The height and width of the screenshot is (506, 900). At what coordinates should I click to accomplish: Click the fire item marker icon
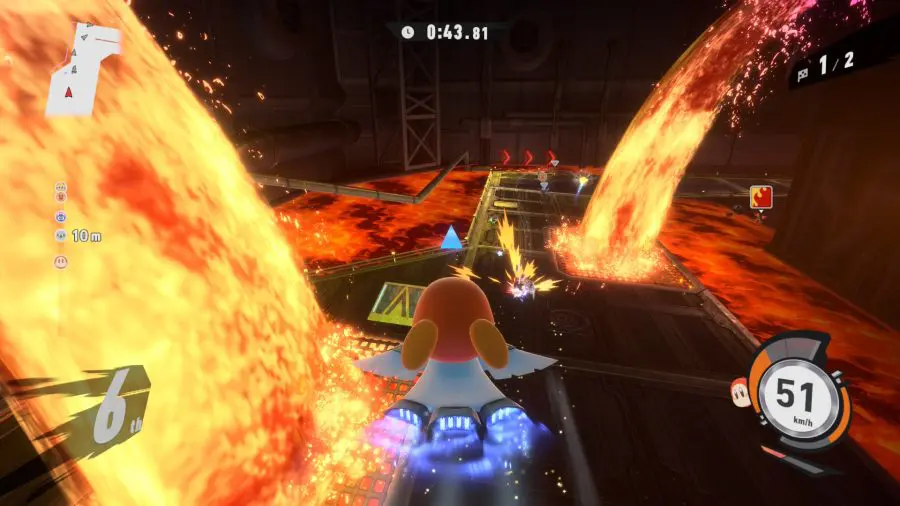761,196
